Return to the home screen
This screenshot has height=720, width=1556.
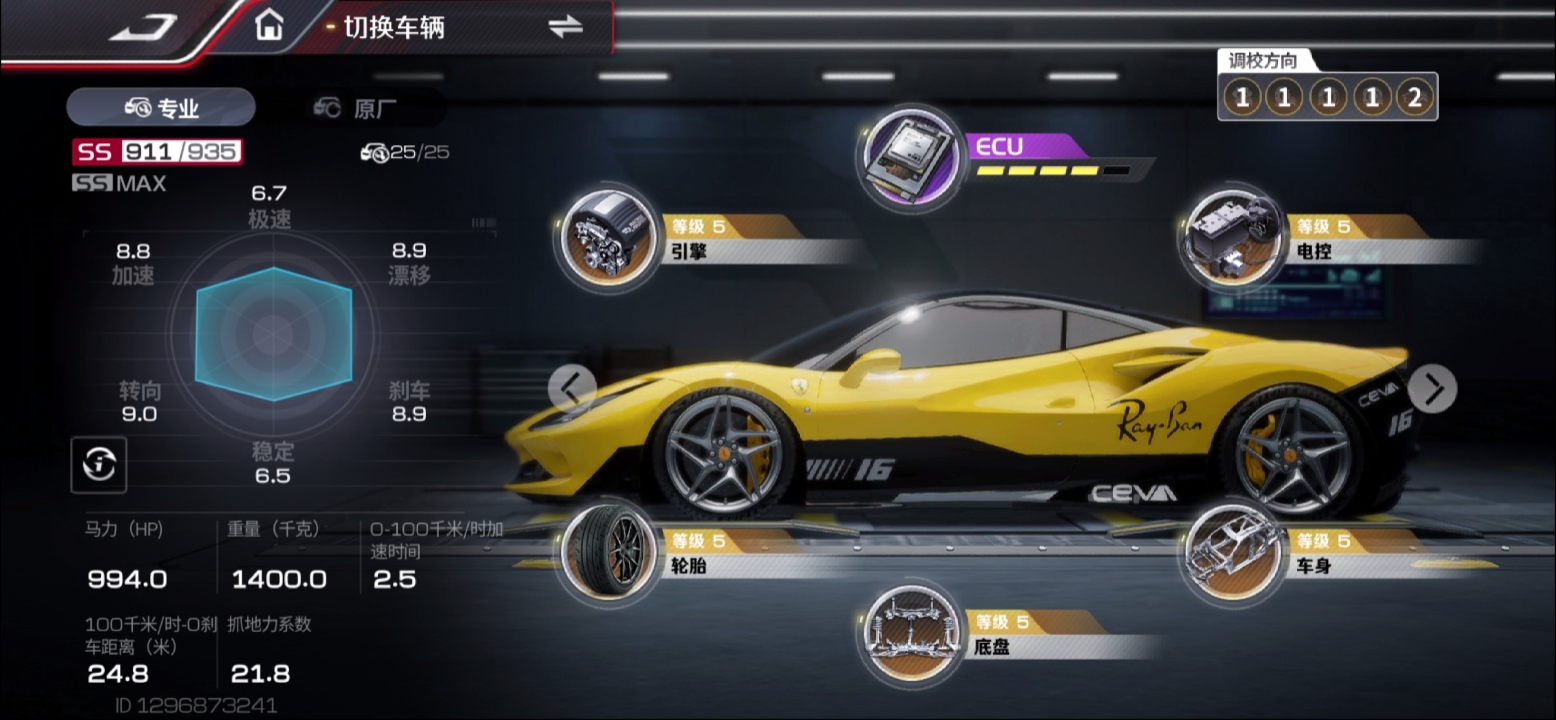268,26
